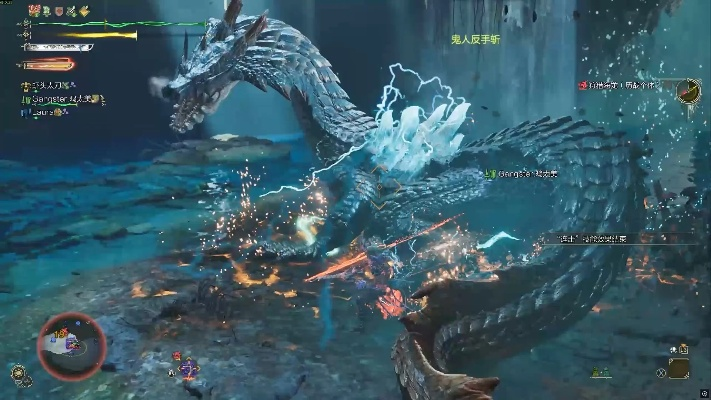Click the quest timer clock dial

688,91
